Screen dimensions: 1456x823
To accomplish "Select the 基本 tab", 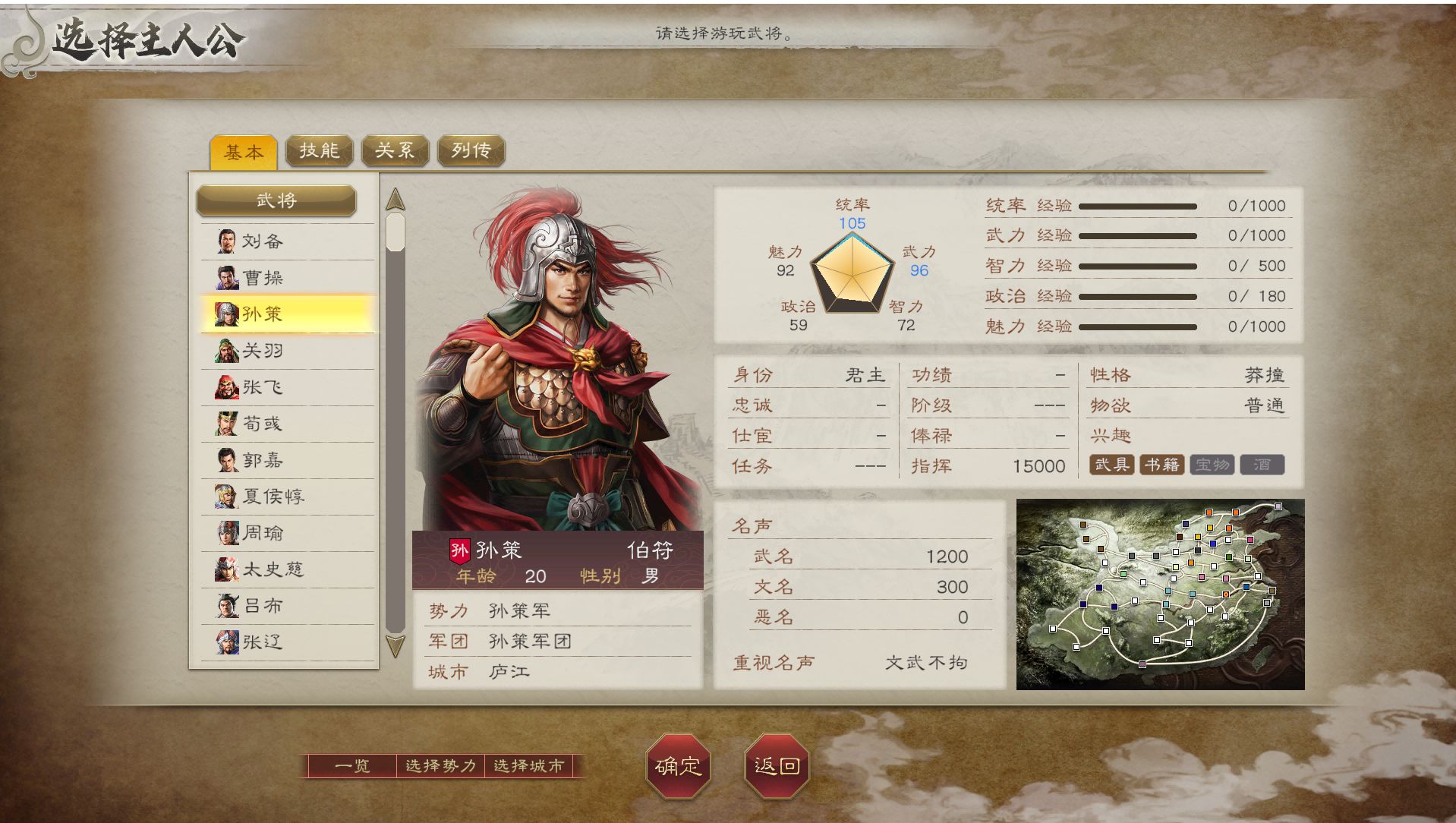I will click(x=243, y=152).
